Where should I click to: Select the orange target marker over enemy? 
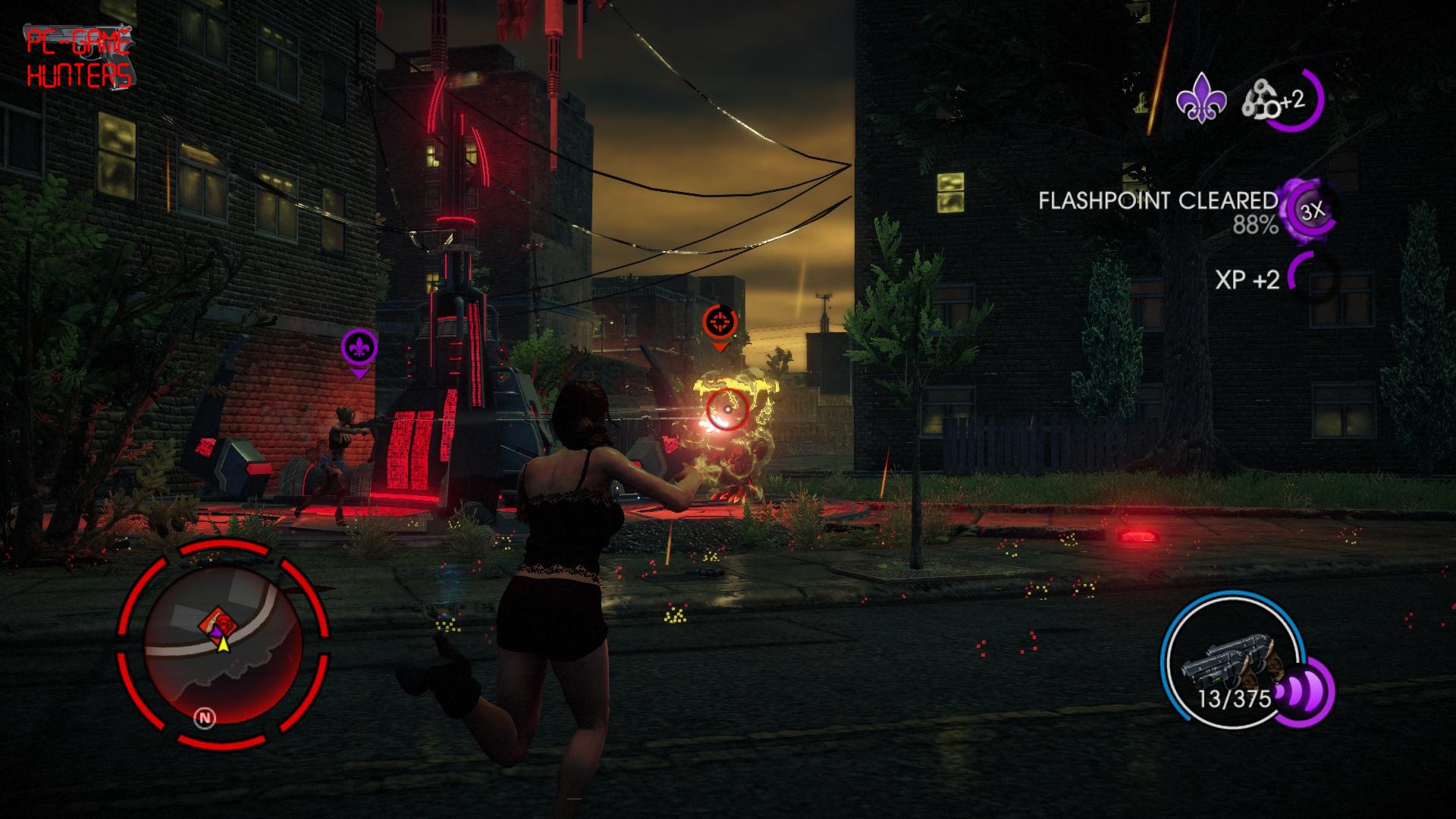[720, 323]
